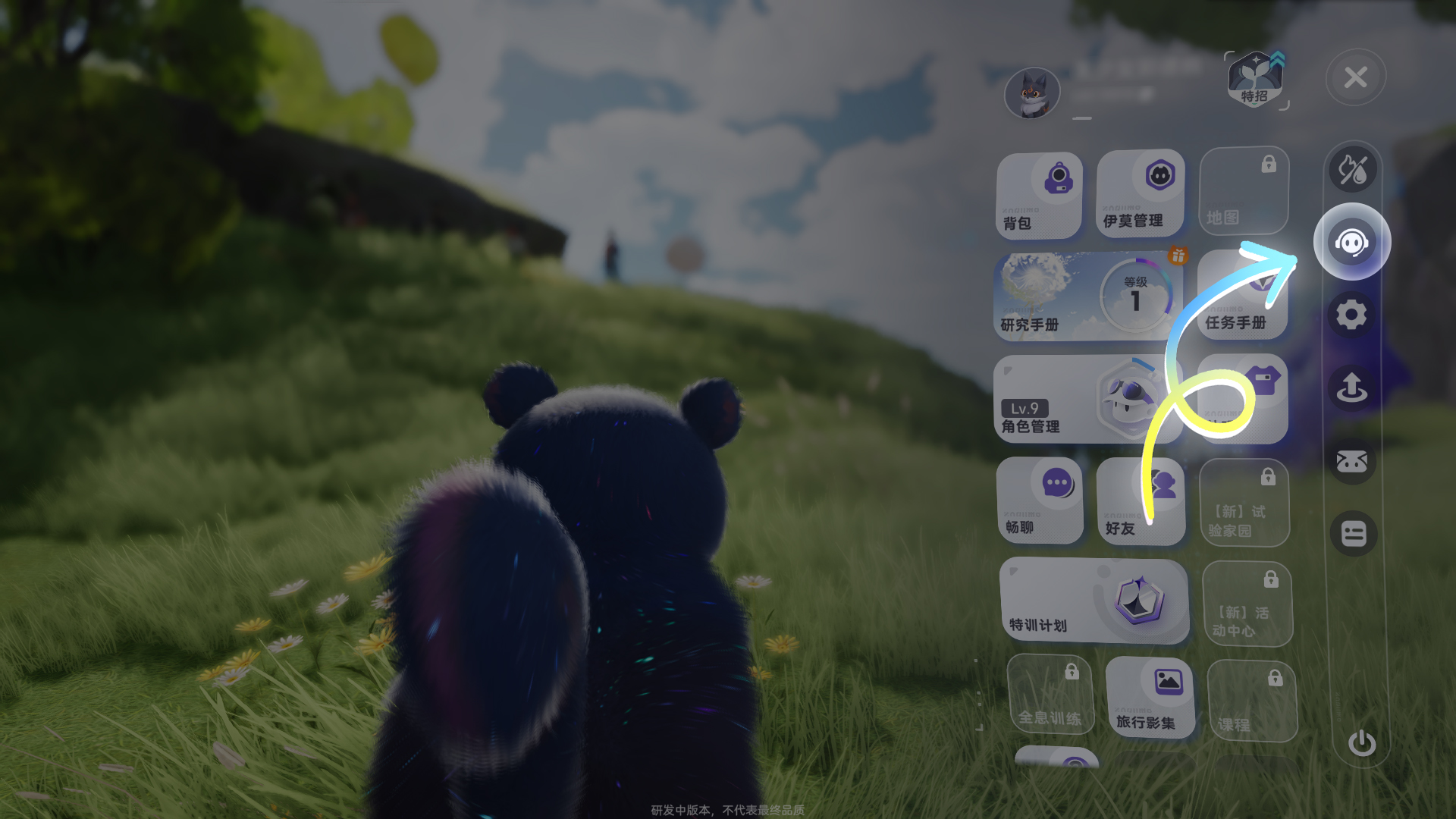Click the power button icon

click(1361, 743)
